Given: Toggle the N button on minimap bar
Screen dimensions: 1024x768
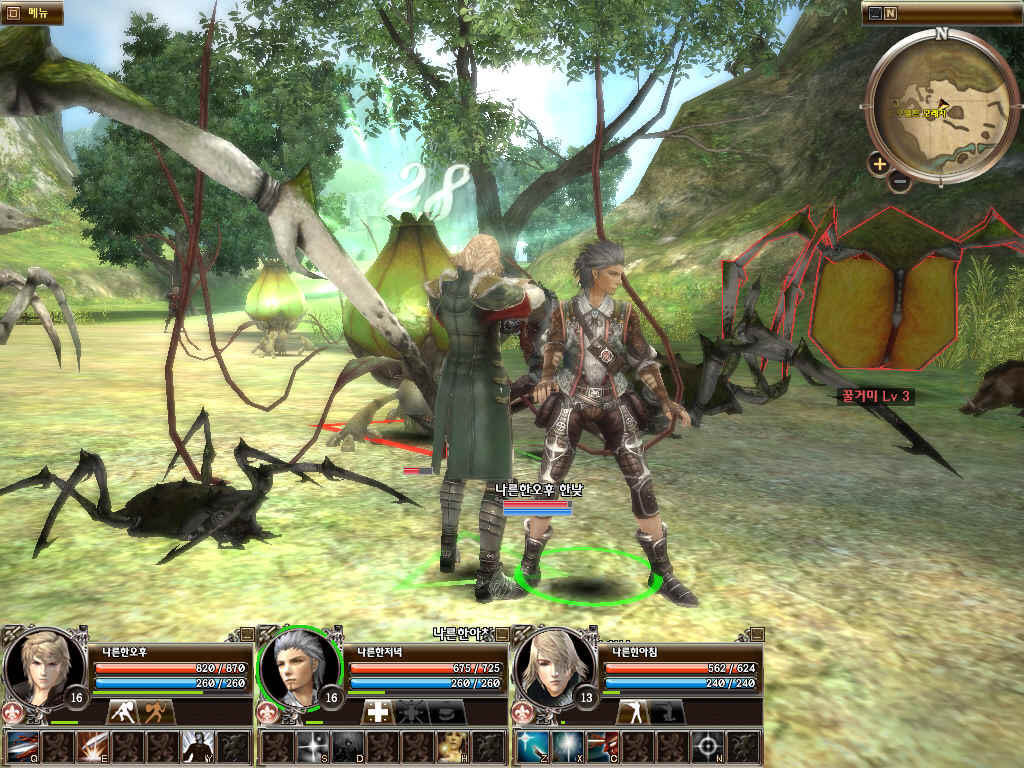Looking at the screenshot, I should click(x=890, y=13).
